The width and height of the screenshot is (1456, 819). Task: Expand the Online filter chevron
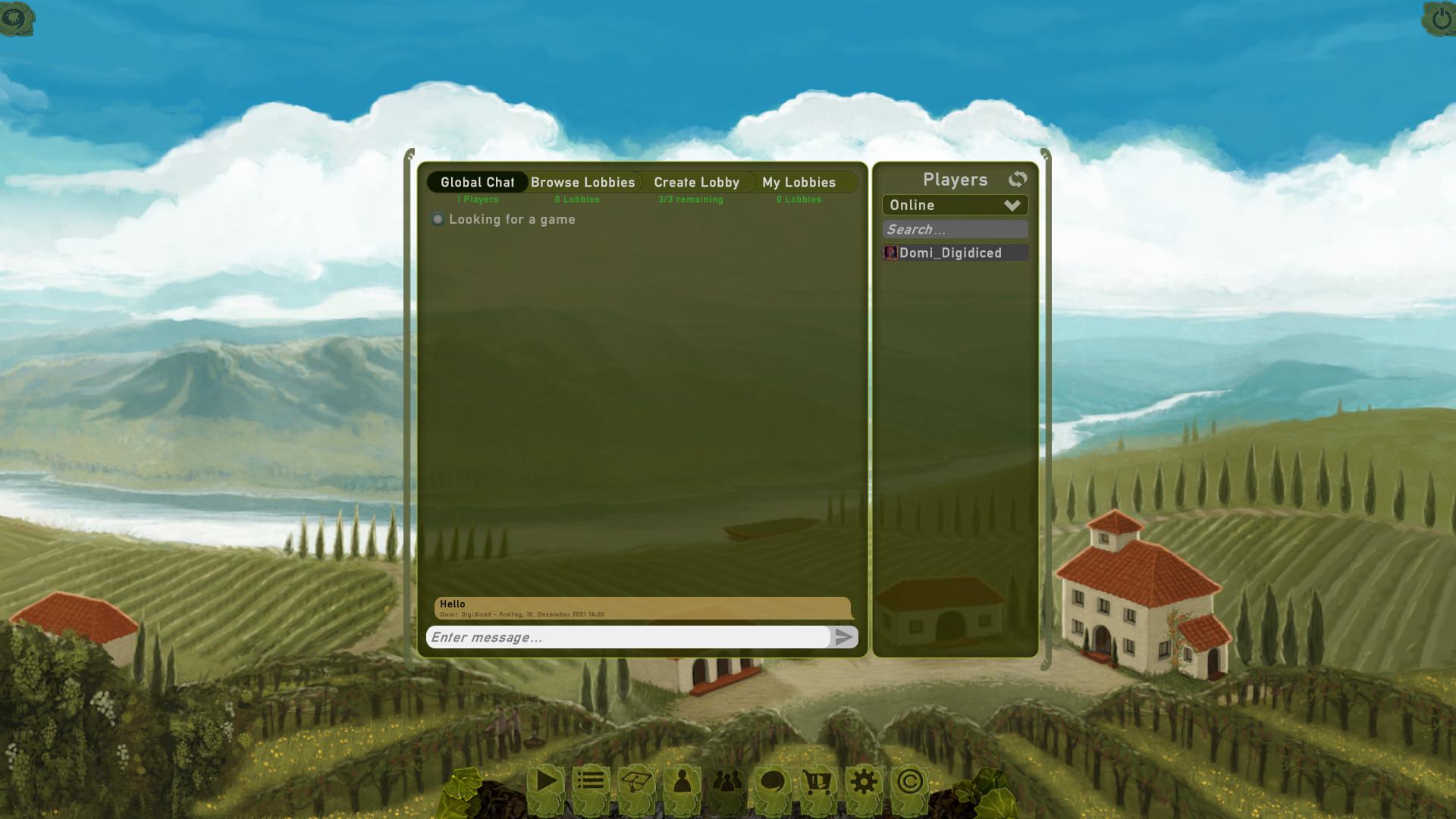click(1013, 205)
